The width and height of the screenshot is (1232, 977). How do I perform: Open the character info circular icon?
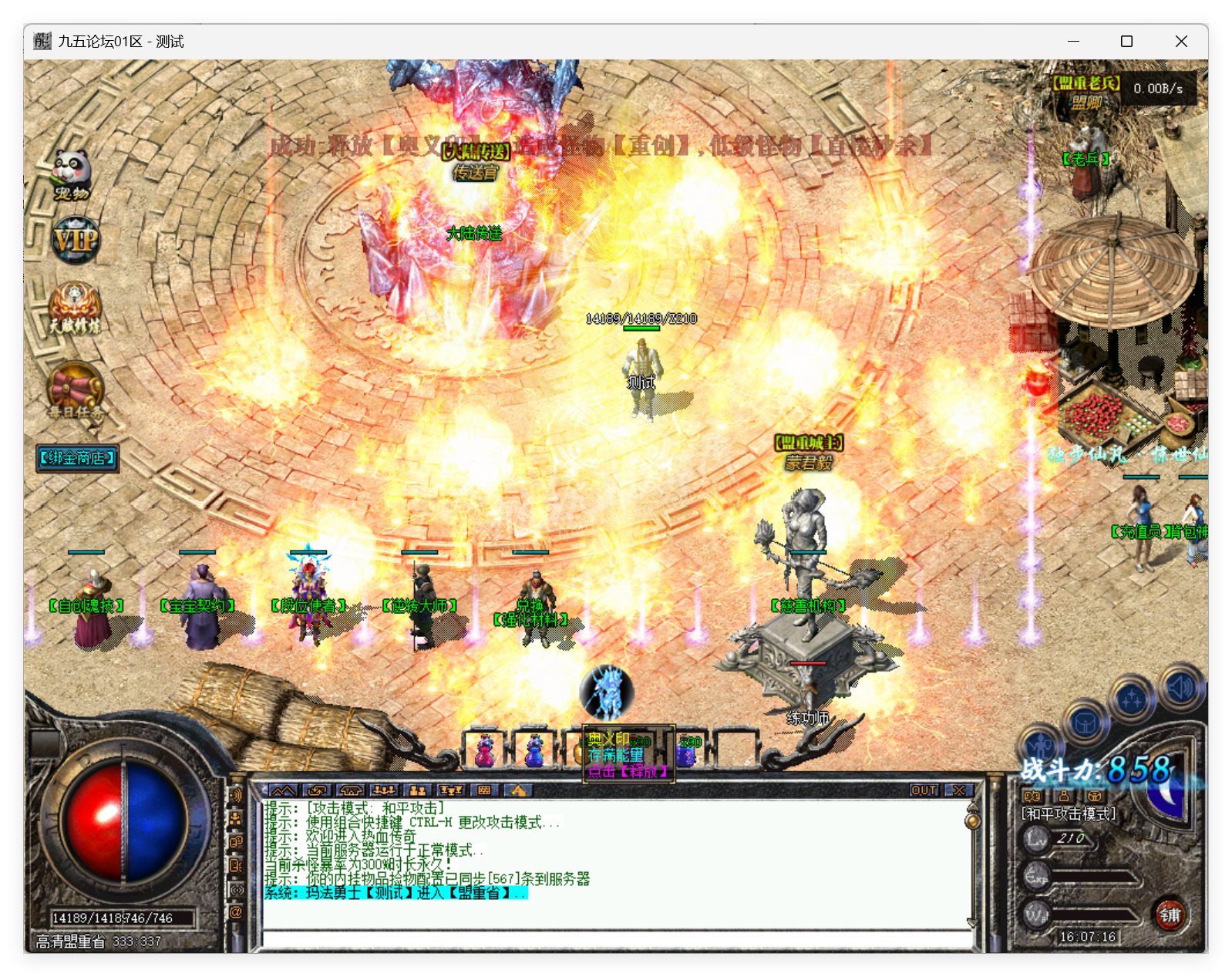(1041, 744)
